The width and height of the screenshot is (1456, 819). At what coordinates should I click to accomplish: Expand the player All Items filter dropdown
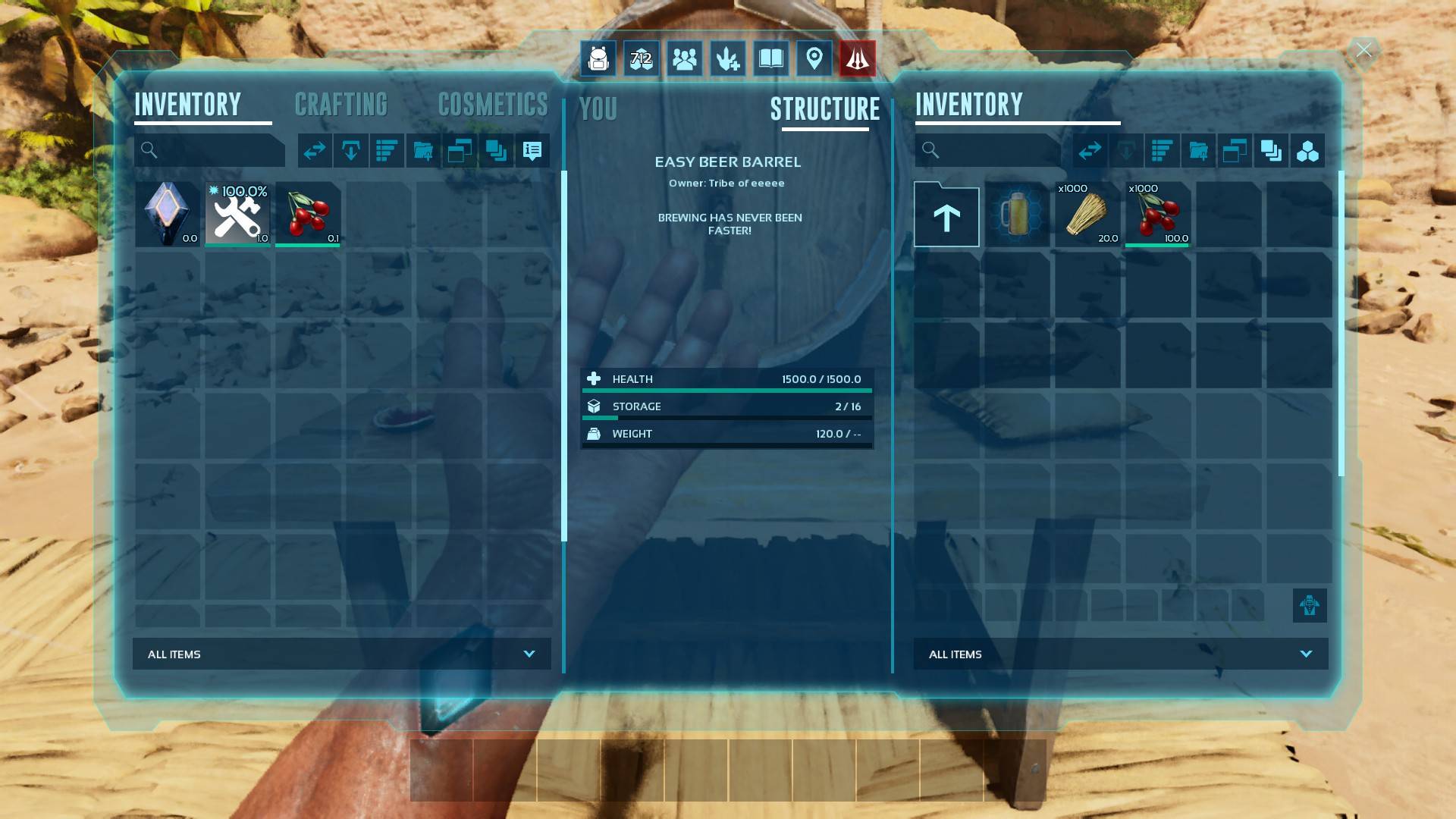(341, 654)
